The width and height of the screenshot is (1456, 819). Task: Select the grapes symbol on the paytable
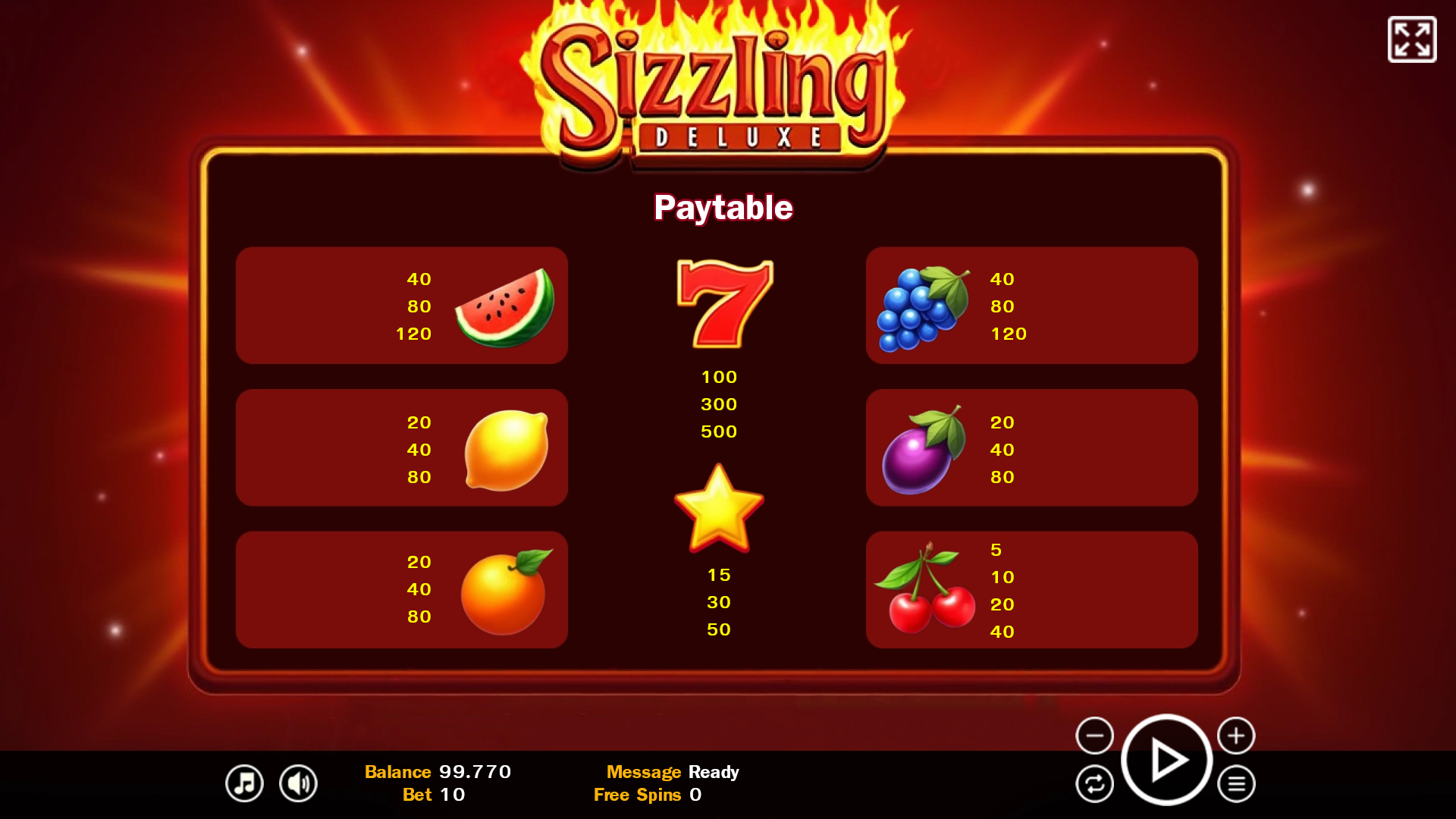(x=924, y=306)
